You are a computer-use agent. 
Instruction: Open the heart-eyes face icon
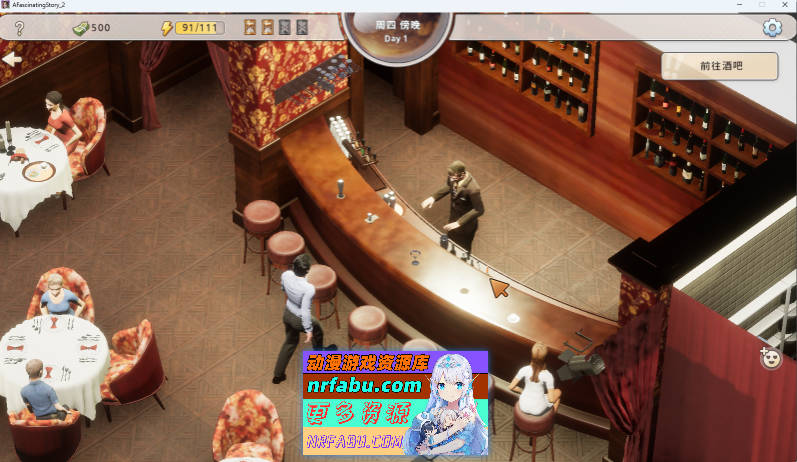pyautogui.click(x=770, y=357)
